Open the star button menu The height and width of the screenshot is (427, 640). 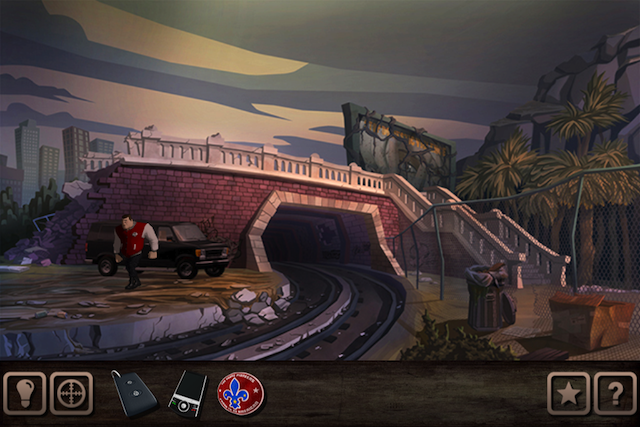[x=568, y=393]
